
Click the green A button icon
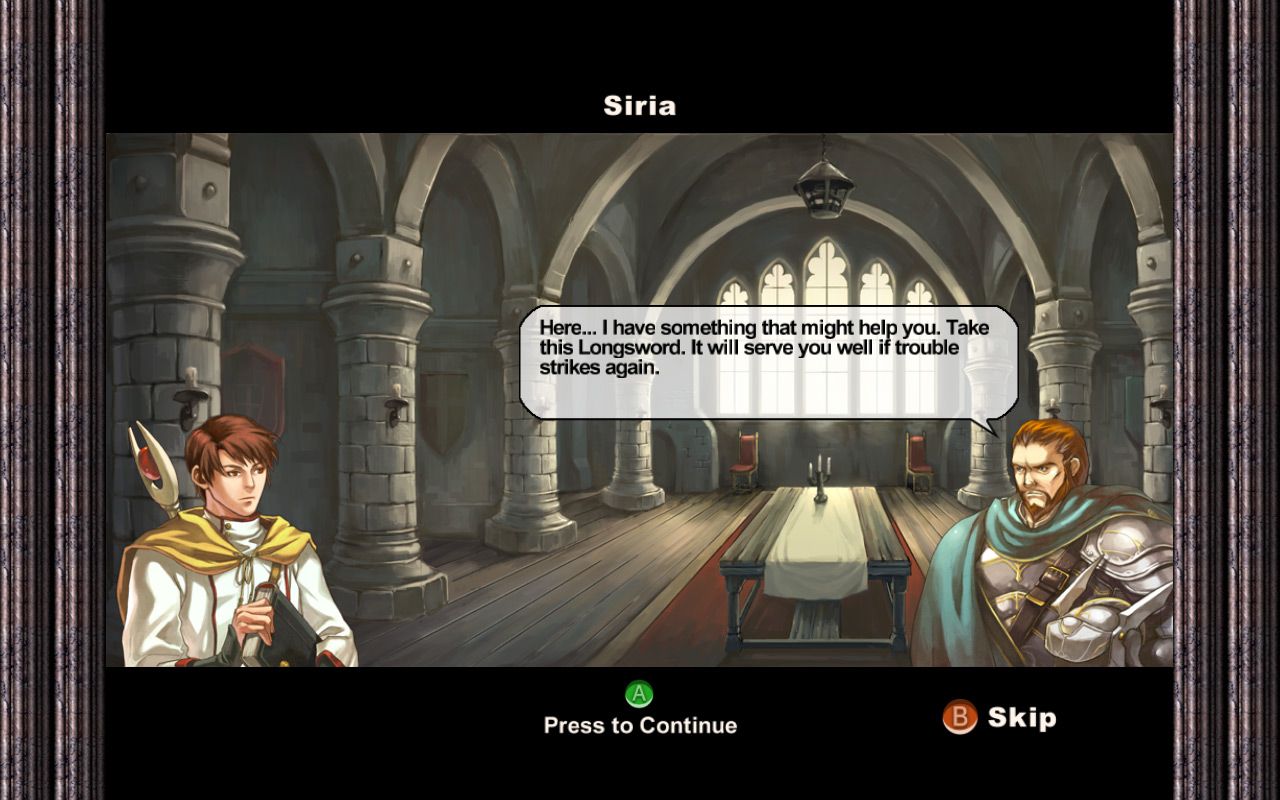coord(637,692)
